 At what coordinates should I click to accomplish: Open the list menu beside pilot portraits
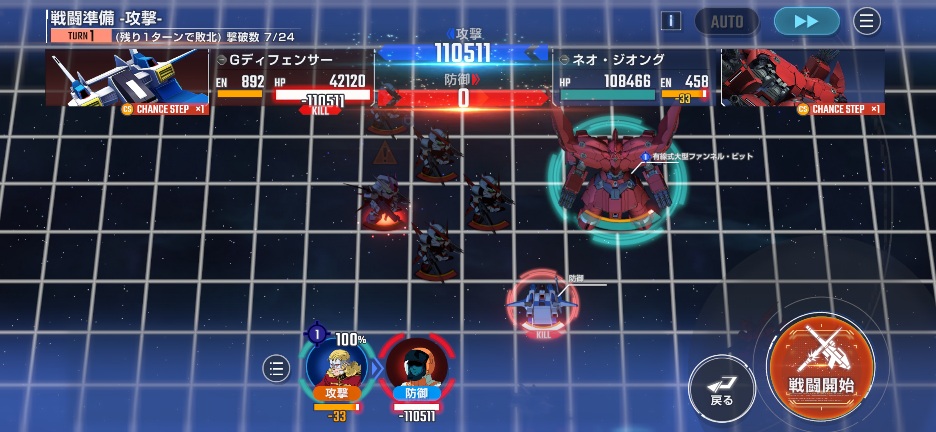tap(276, 368)
